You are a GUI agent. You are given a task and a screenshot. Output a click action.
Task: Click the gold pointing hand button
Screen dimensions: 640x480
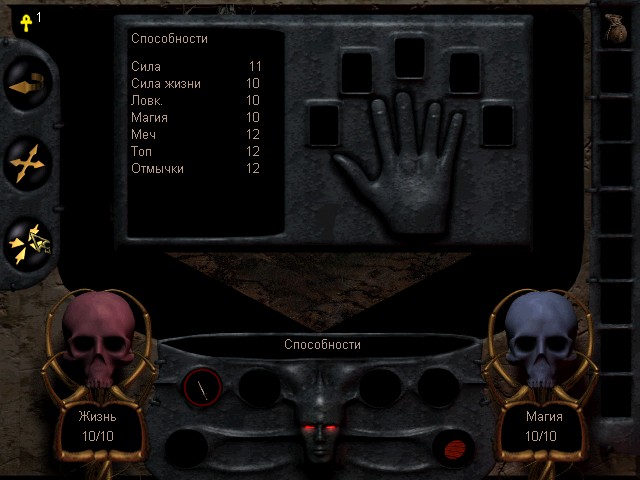click(x=26, y=87)
